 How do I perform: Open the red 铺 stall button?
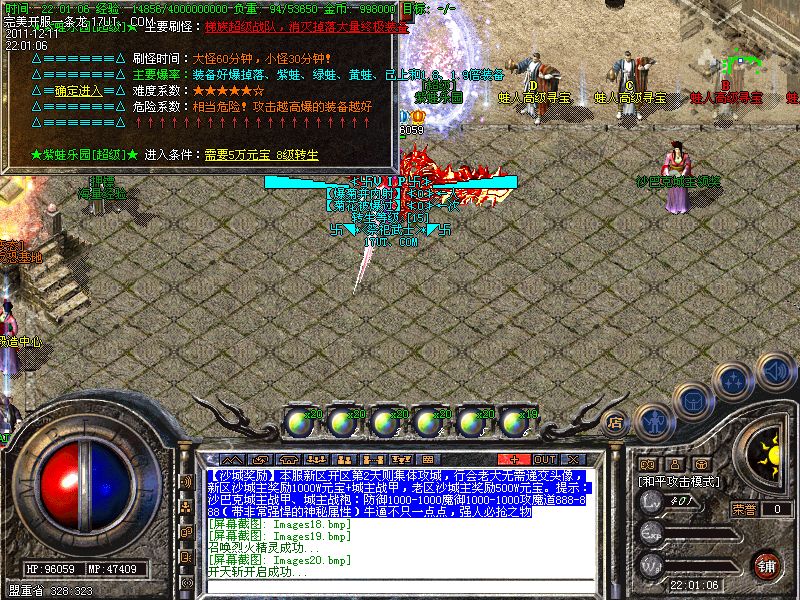[767, 564]
